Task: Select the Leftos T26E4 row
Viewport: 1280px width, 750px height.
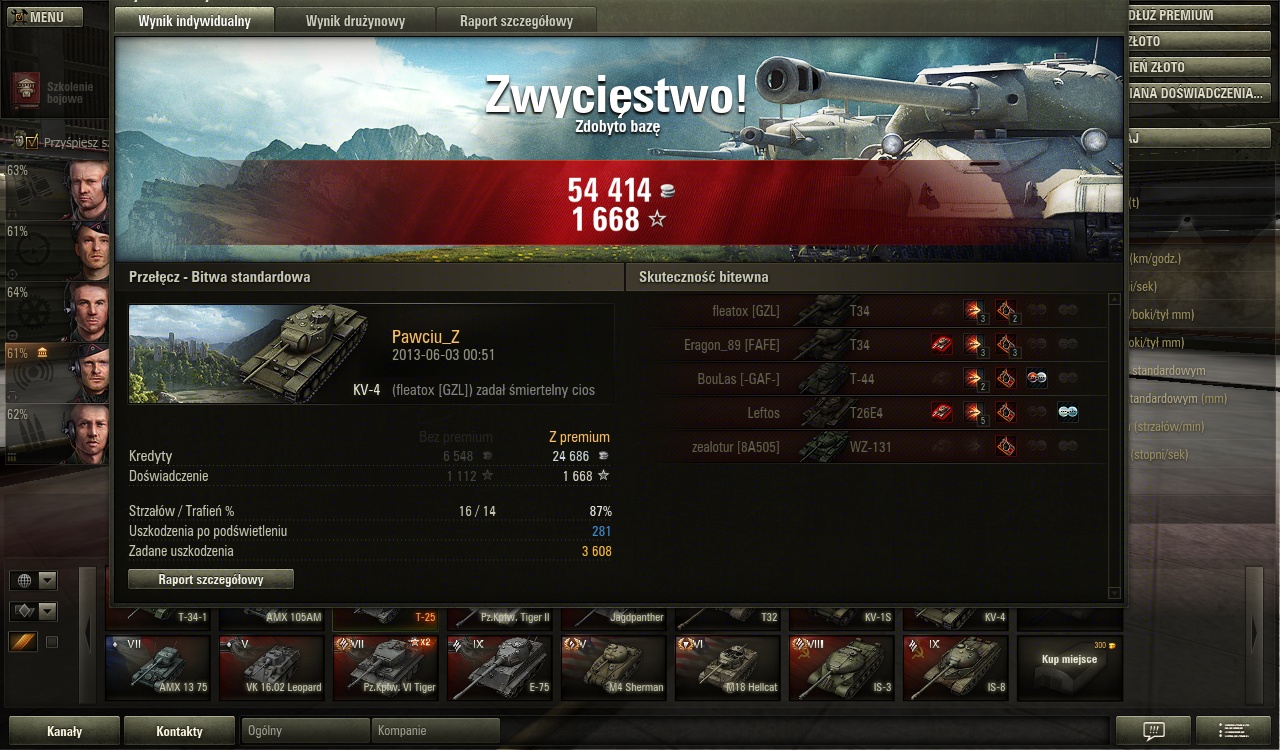Action: coord(870,413)
